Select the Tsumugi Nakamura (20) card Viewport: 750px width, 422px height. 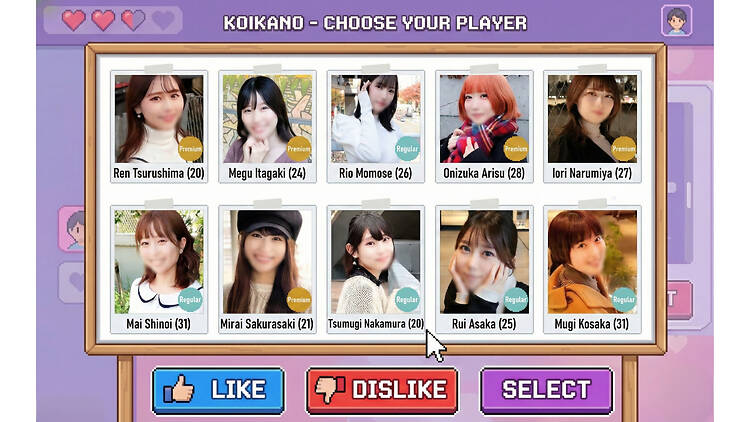[x=375, y=268]
